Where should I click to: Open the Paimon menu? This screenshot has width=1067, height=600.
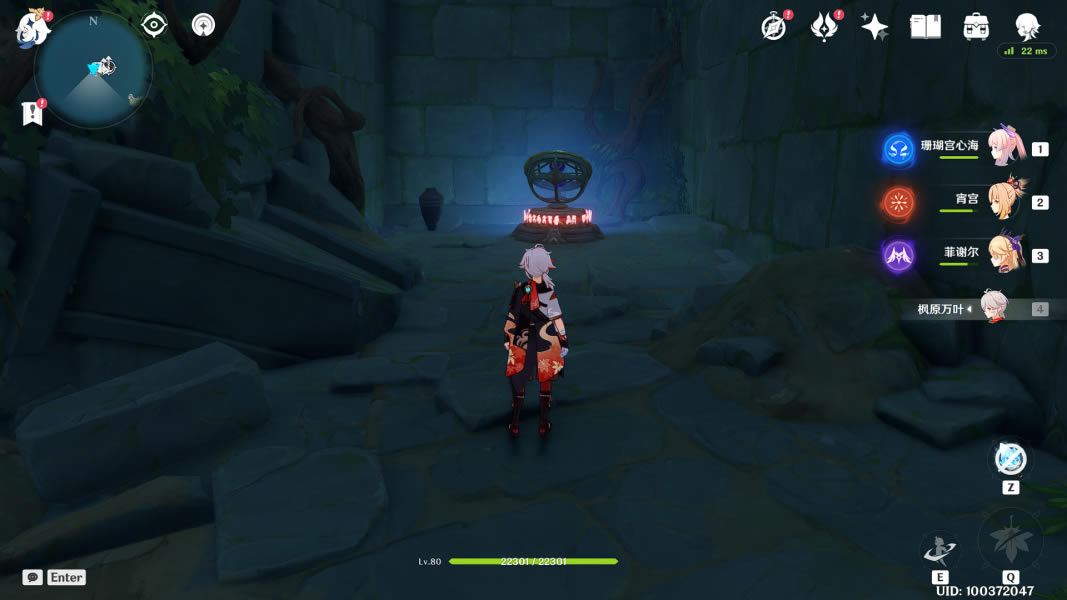click(33, 28)
